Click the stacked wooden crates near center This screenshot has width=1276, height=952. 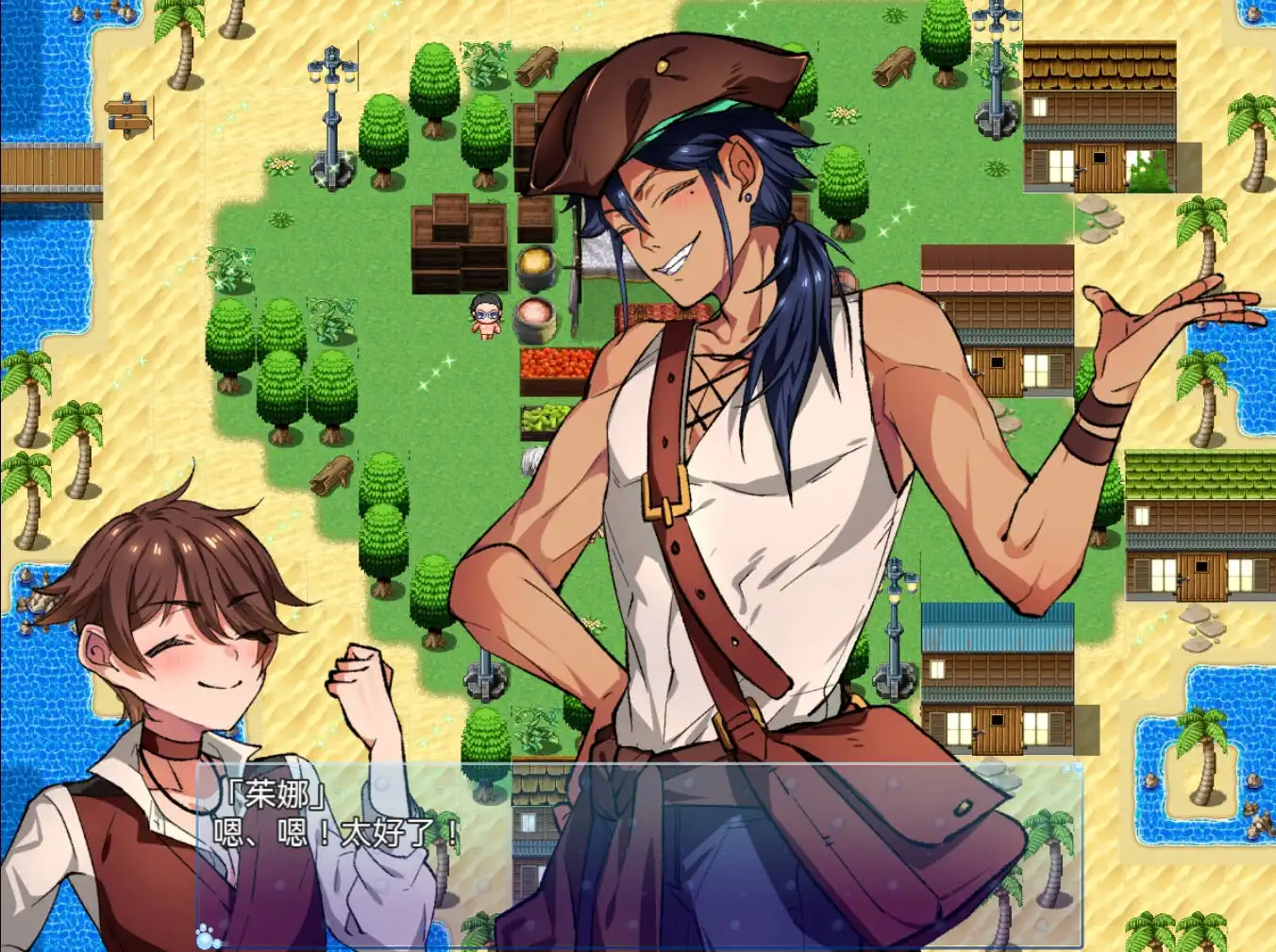[x=460, y=245]
